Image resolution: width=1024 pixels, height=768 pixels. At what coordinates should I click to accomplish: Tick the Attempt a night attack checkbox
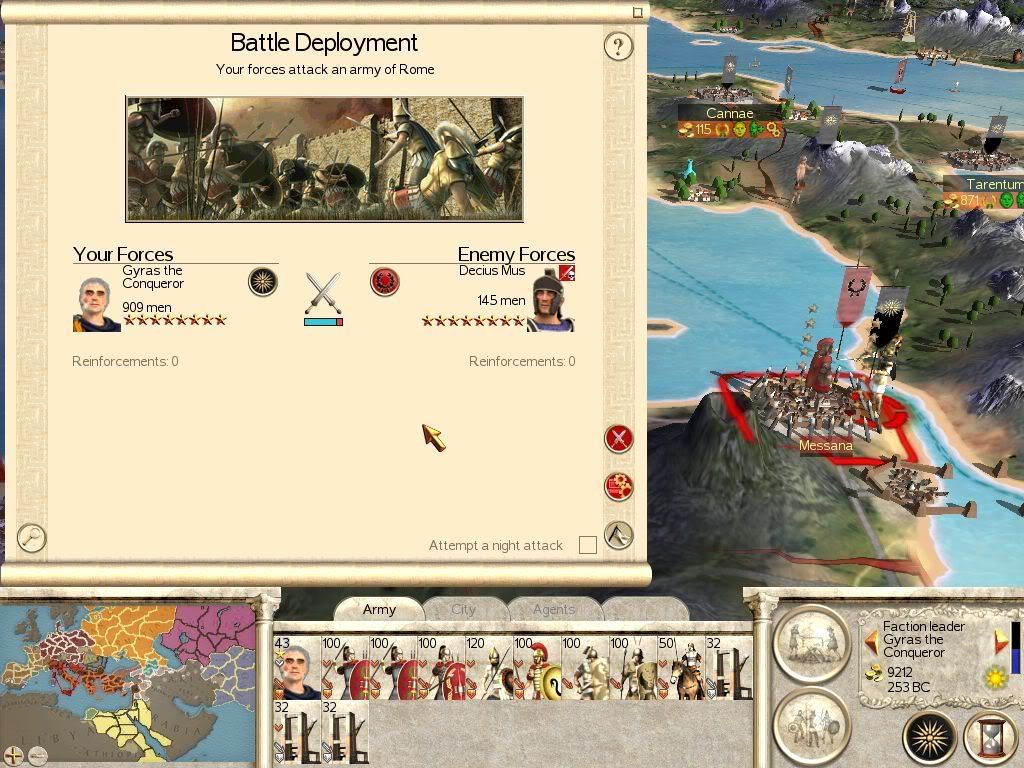588,545
